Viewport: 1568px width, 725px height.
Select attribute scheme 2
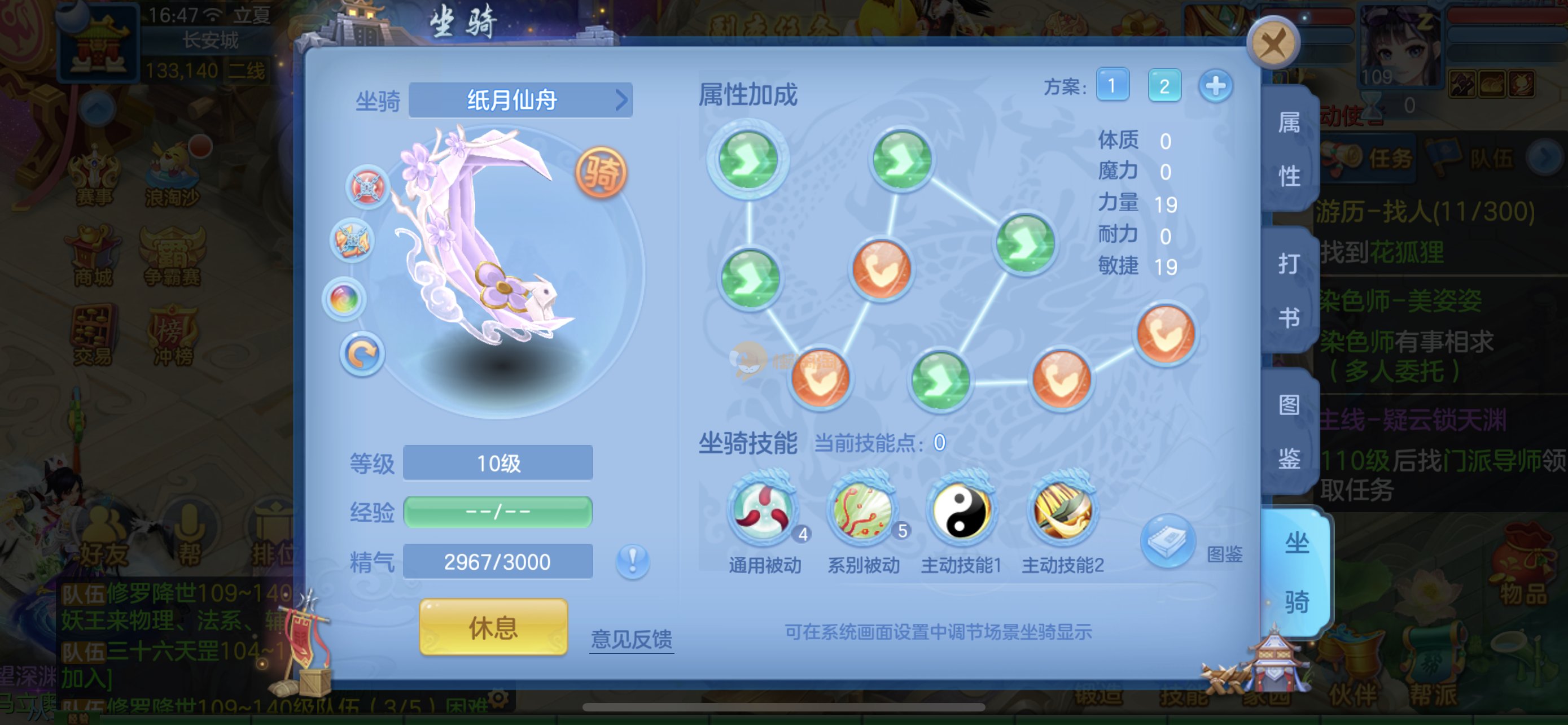click(1164, 85)
